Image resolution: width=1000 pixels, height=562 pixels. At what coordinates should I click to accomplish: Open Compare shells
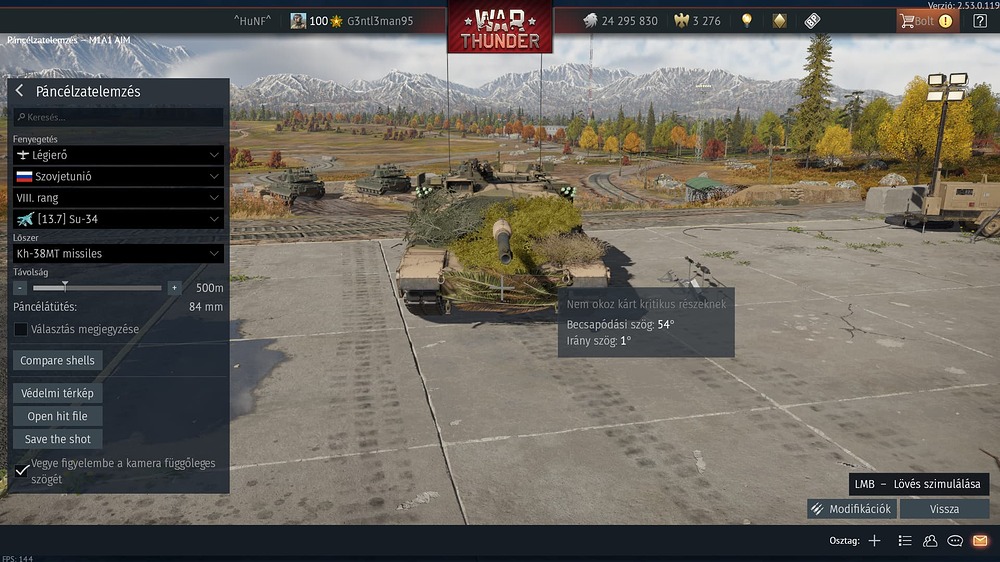(58, 360)
